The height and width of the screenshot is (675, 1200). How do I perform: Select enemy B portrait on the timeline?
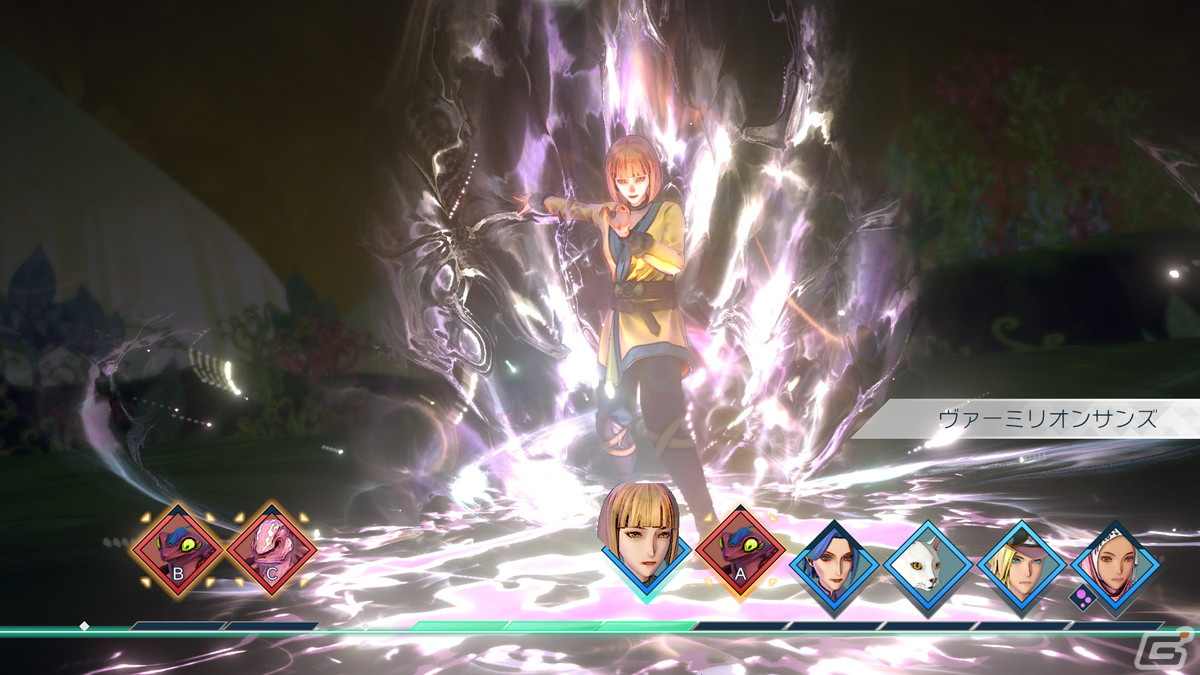(x=178, y=549)
